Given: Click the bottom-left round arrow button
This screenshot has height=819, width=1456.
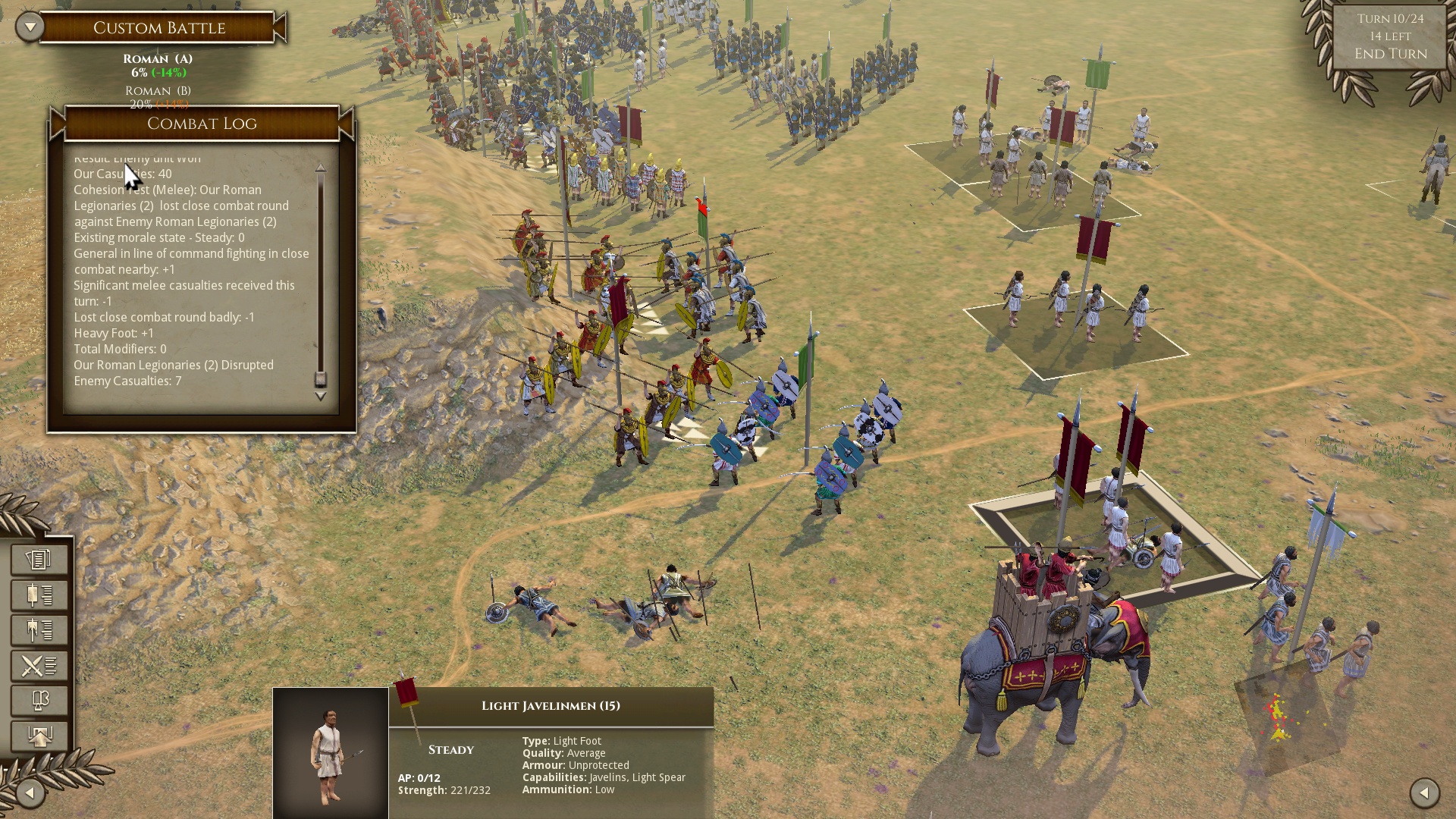Looking at the screenshot, I should click(30, 793).
